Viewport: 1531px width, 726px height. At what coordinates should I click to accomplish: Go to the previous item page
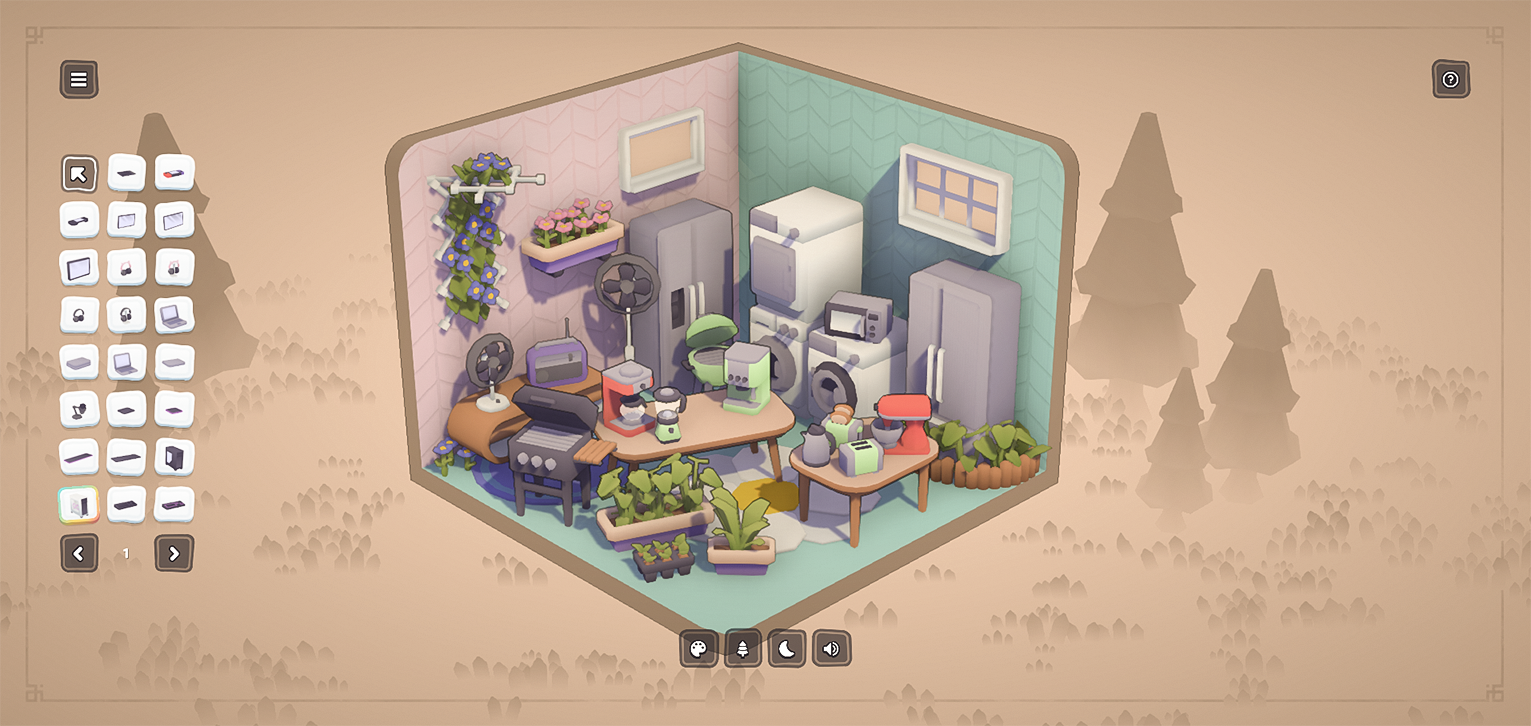[x=79, y=553]
